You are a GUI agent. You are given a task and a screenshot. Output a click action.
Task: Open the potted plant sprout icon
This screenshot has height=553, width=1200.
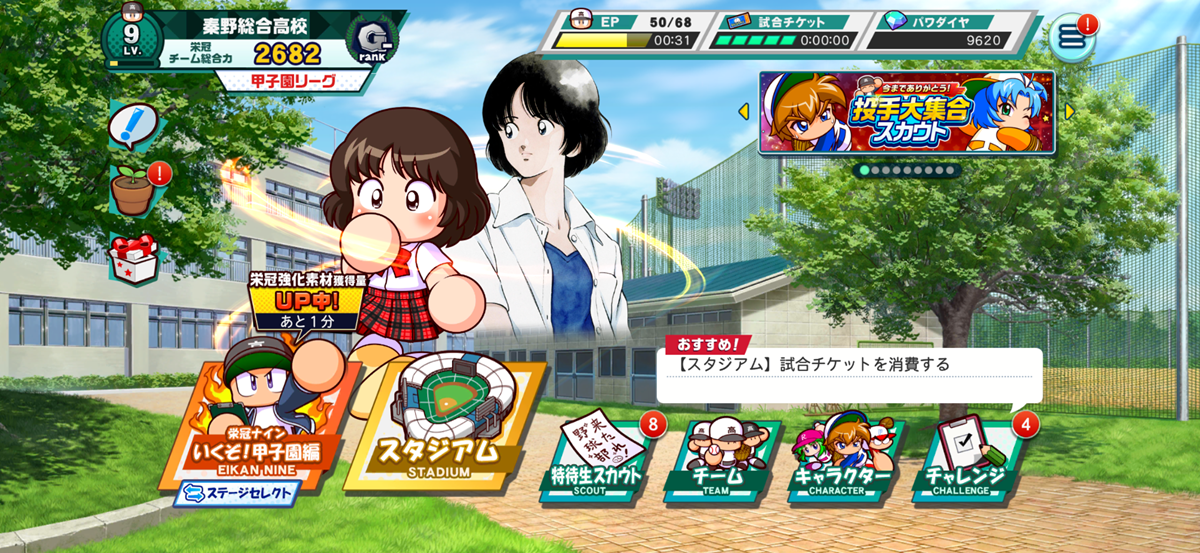pyautogui.click(x=133, y=189)
